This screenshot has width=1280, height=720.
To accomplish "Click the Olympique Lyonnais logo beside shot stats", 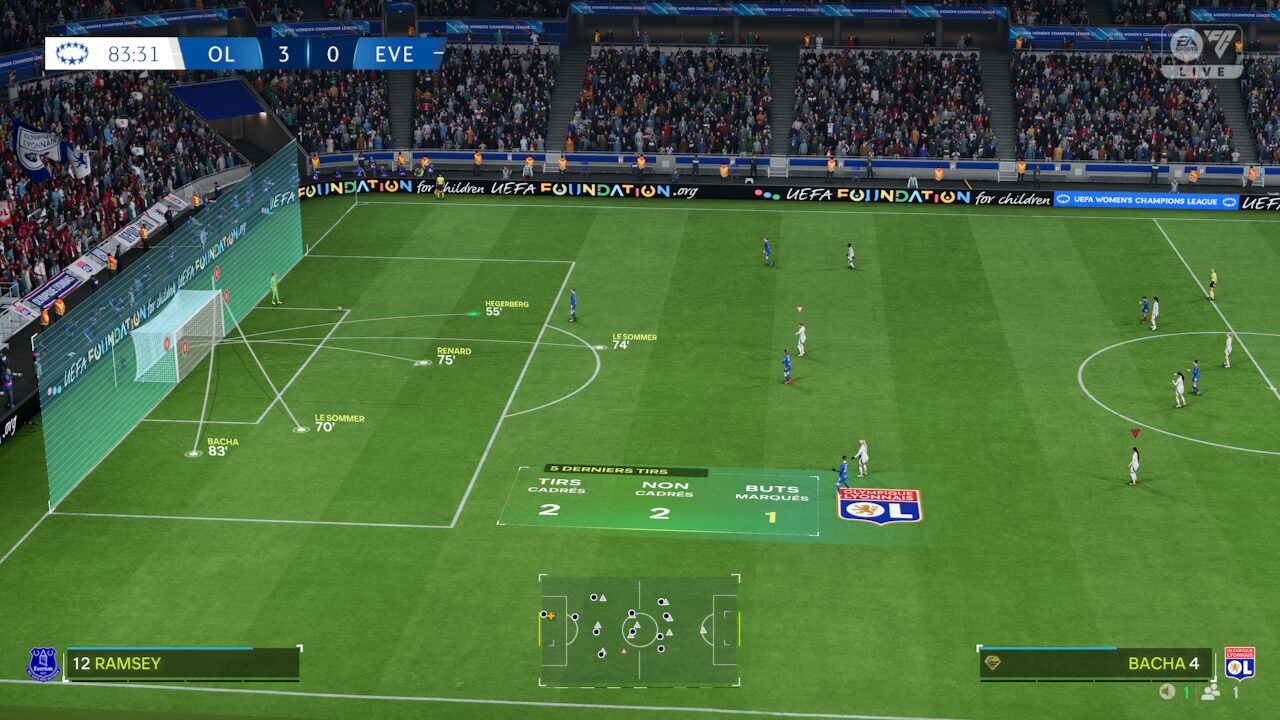I will pos(880,505).
